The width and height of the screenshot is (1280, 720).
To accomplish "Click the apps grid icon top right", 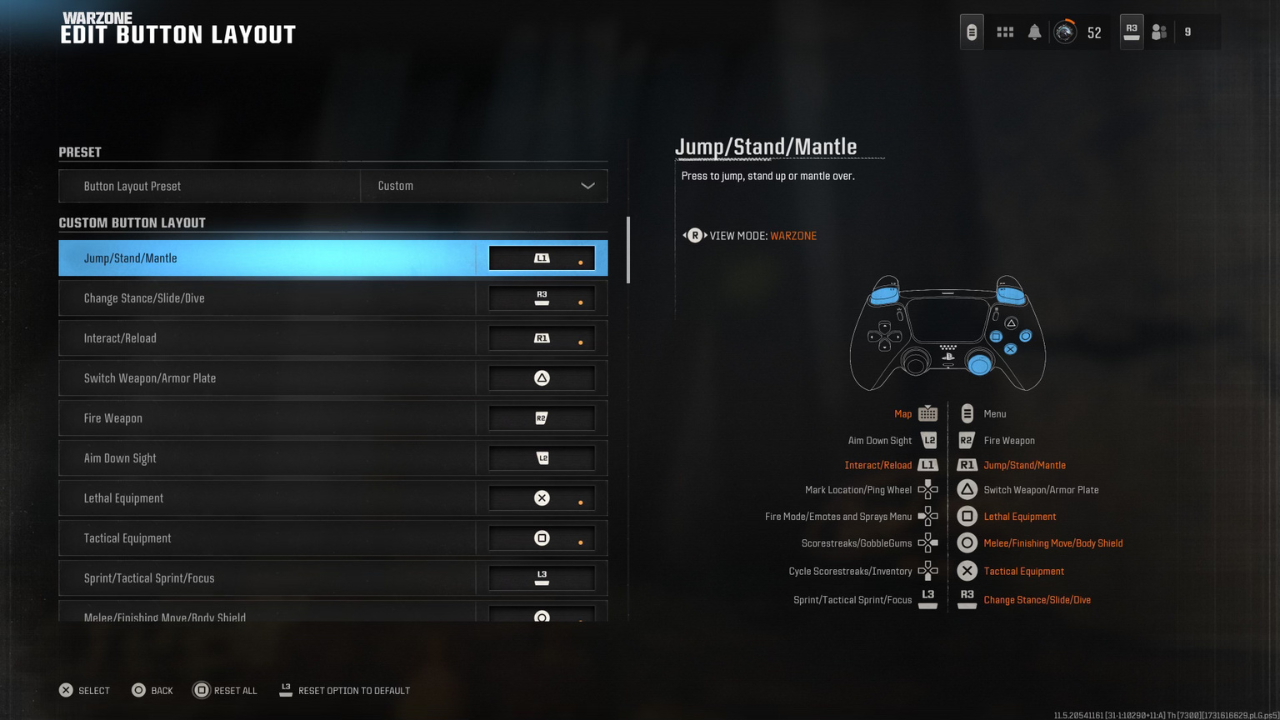I will pyautogui.click(x=1004, y=31).
